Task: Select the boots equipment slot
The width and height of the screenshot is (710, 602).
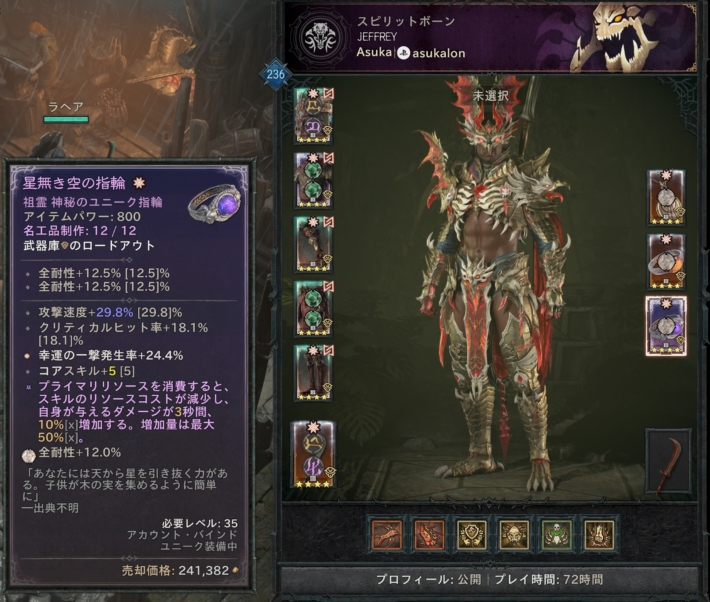Action: pos(313,370)
